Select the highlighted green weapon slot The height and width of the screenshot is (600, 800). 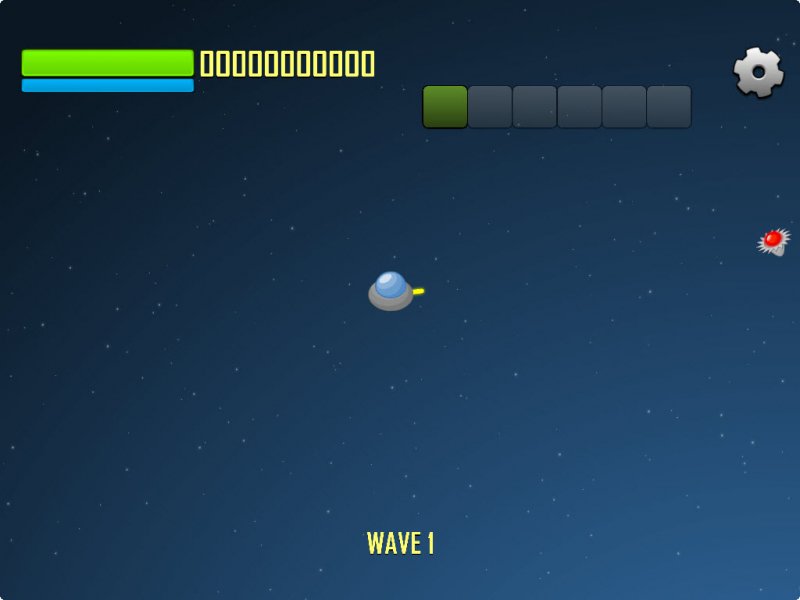[445, 107]
